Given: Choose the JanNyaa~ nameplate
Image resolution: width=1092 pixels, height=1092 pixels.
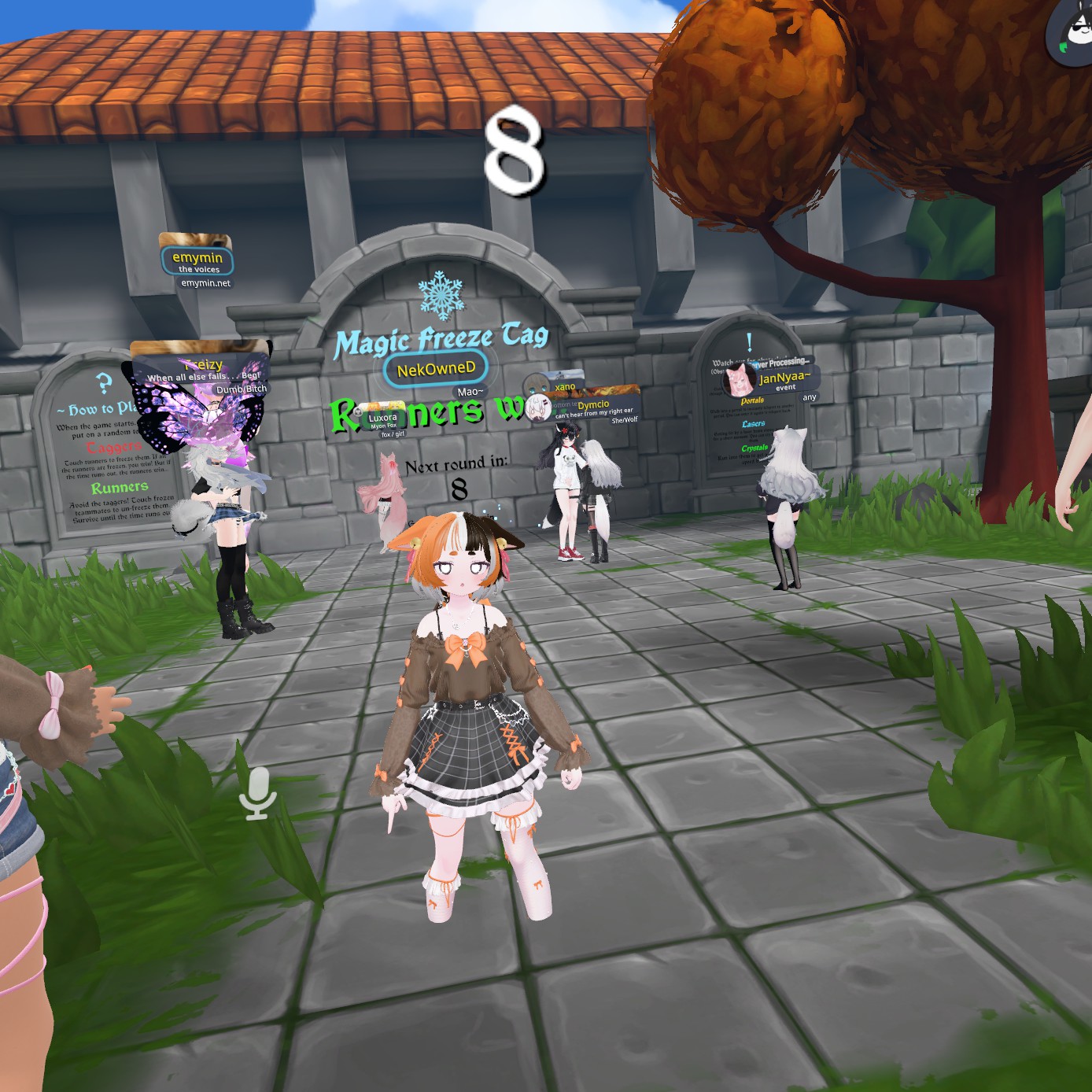Looking at the screenshot, I should click(x=784, y=378).
